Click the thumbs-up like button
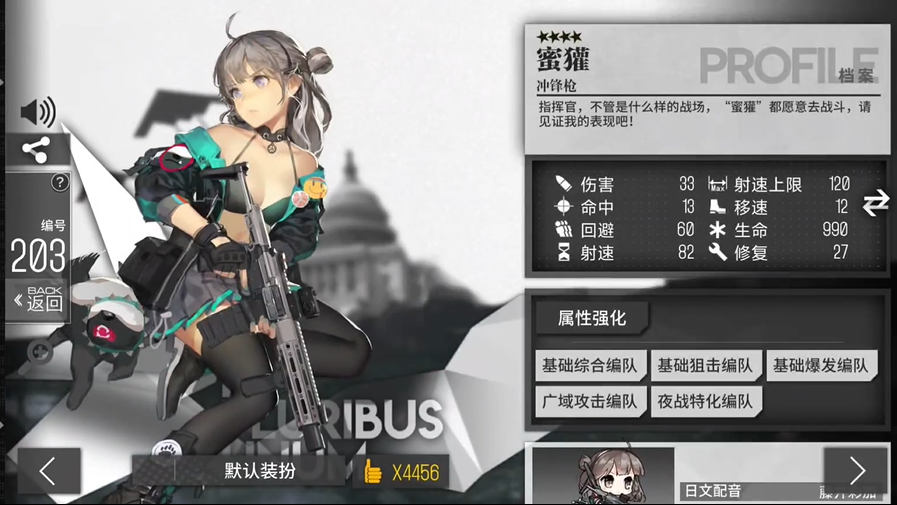This screenshot has height=505, width=897. pyautogui.click(x=374, y=471)
